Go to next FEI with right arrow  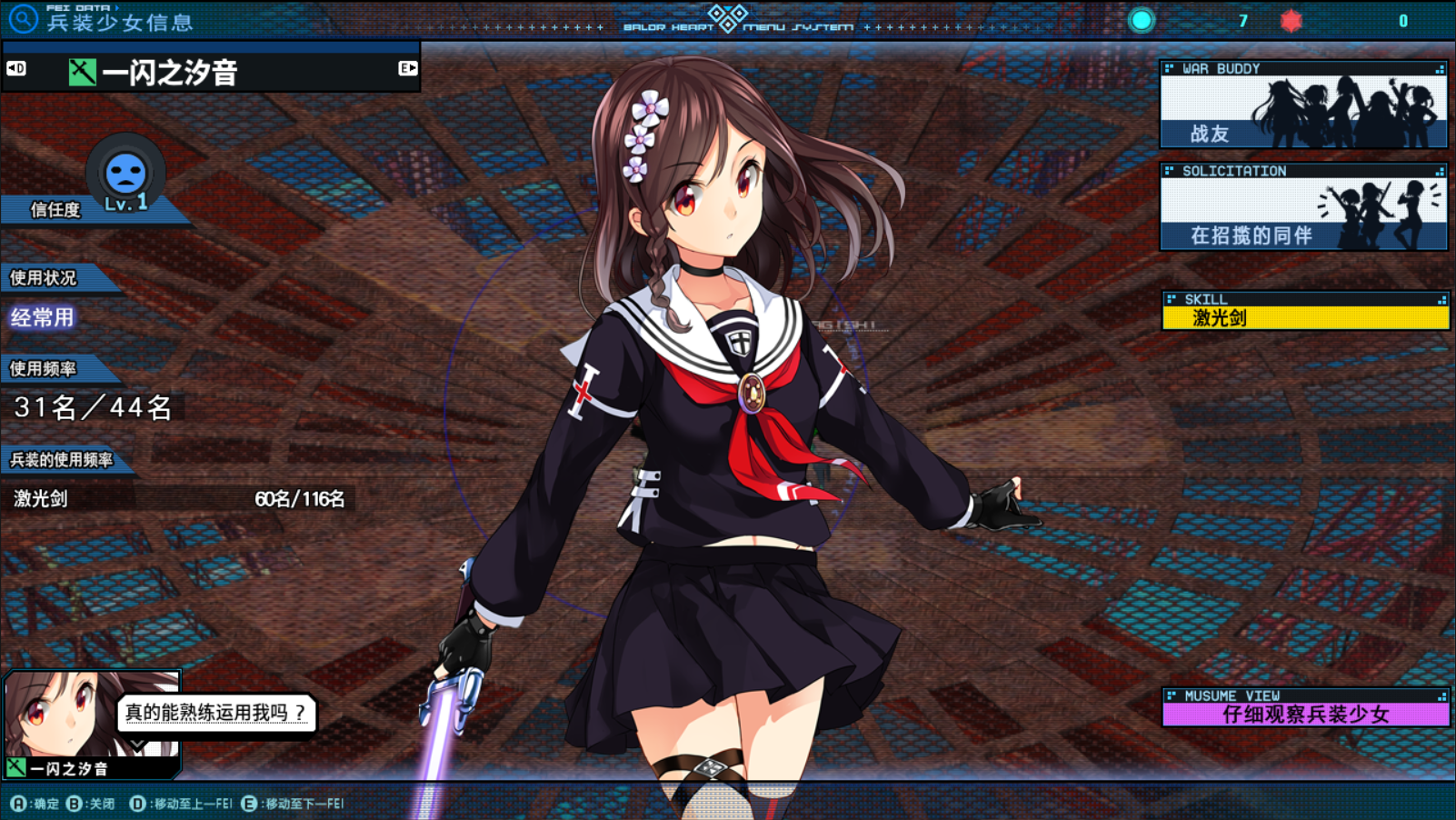point(407,68)
